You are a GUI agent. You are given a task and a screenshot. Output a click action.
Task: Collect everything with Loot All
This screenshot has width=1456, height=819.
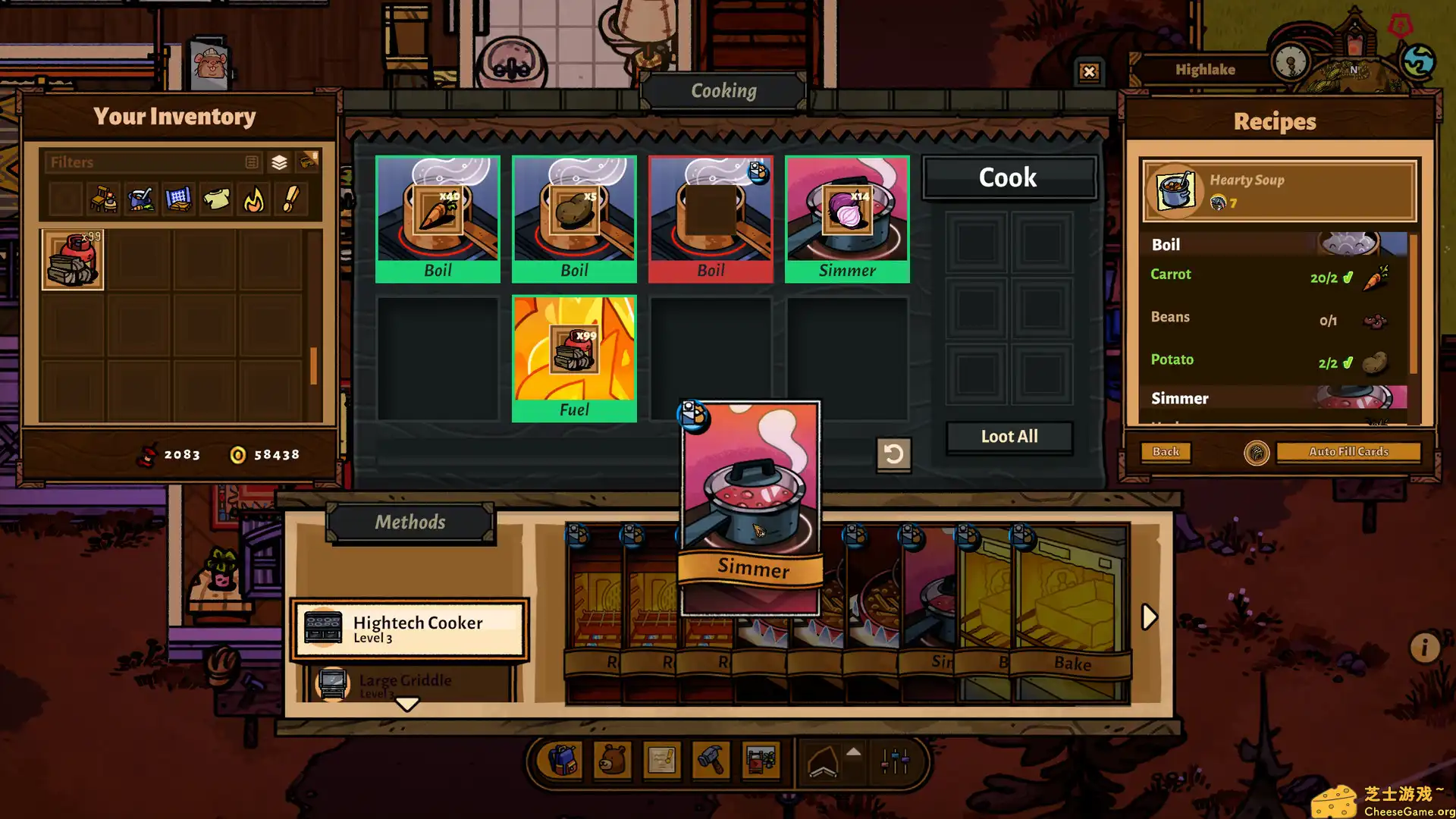(1009, 437)
